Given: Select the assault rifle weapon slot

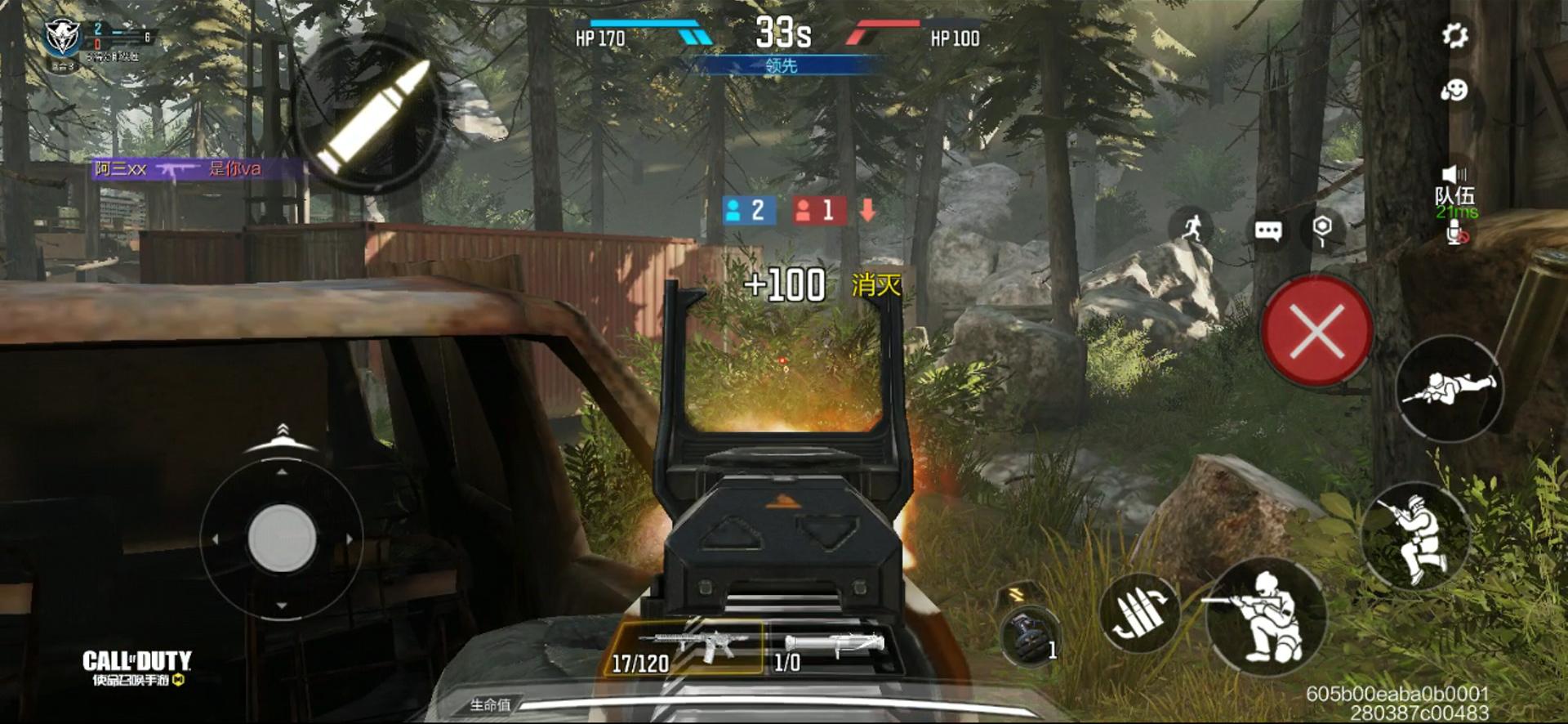Looking at the screenshot, I should (688, 647).
